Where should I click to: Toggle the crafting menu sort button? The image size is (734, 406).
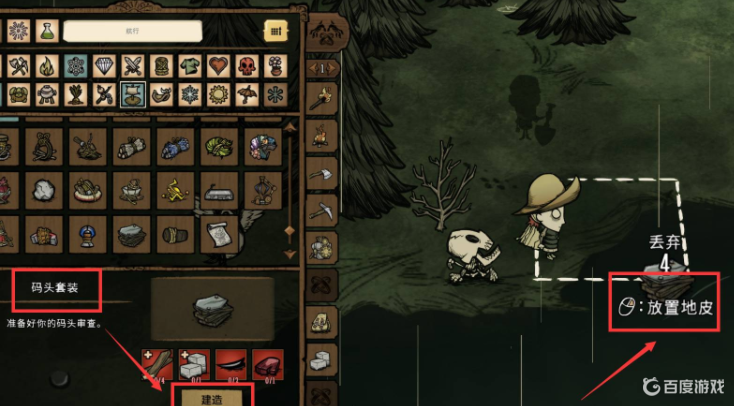[x=274, y=32]
